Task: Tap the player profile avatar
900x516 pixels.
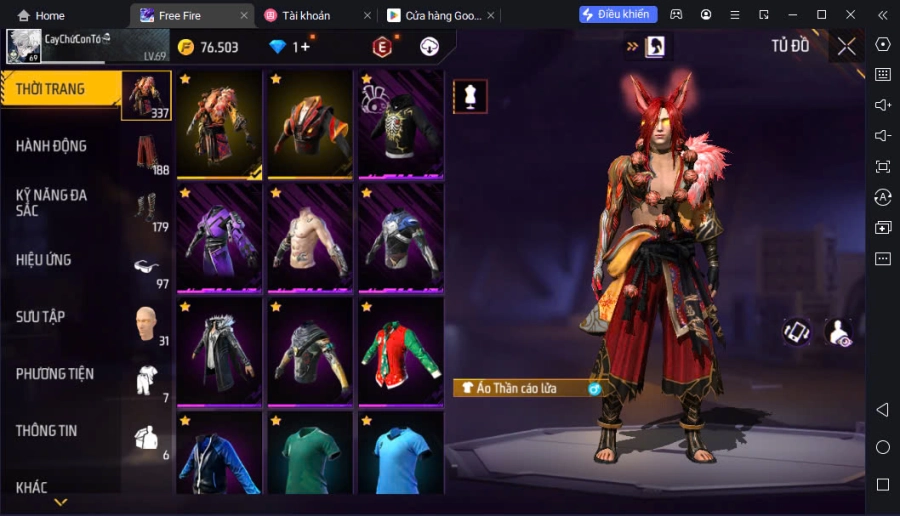Action: [x=24, y=46]
